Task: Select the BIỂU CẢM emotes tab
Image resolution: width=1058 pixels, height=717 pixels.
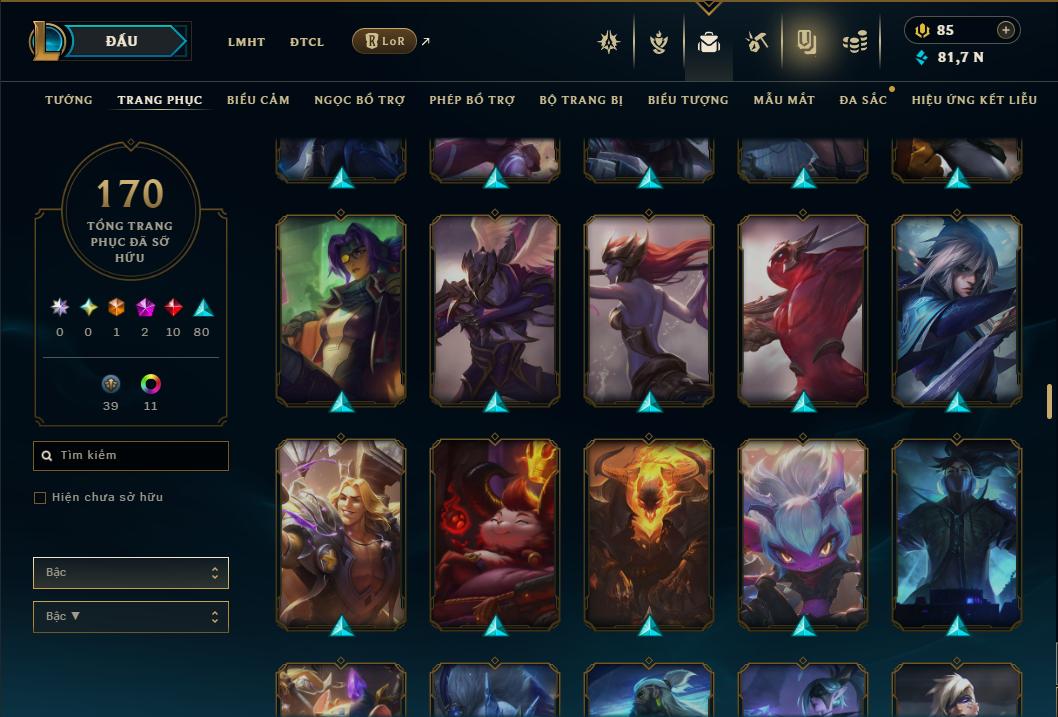Action: 258,100
